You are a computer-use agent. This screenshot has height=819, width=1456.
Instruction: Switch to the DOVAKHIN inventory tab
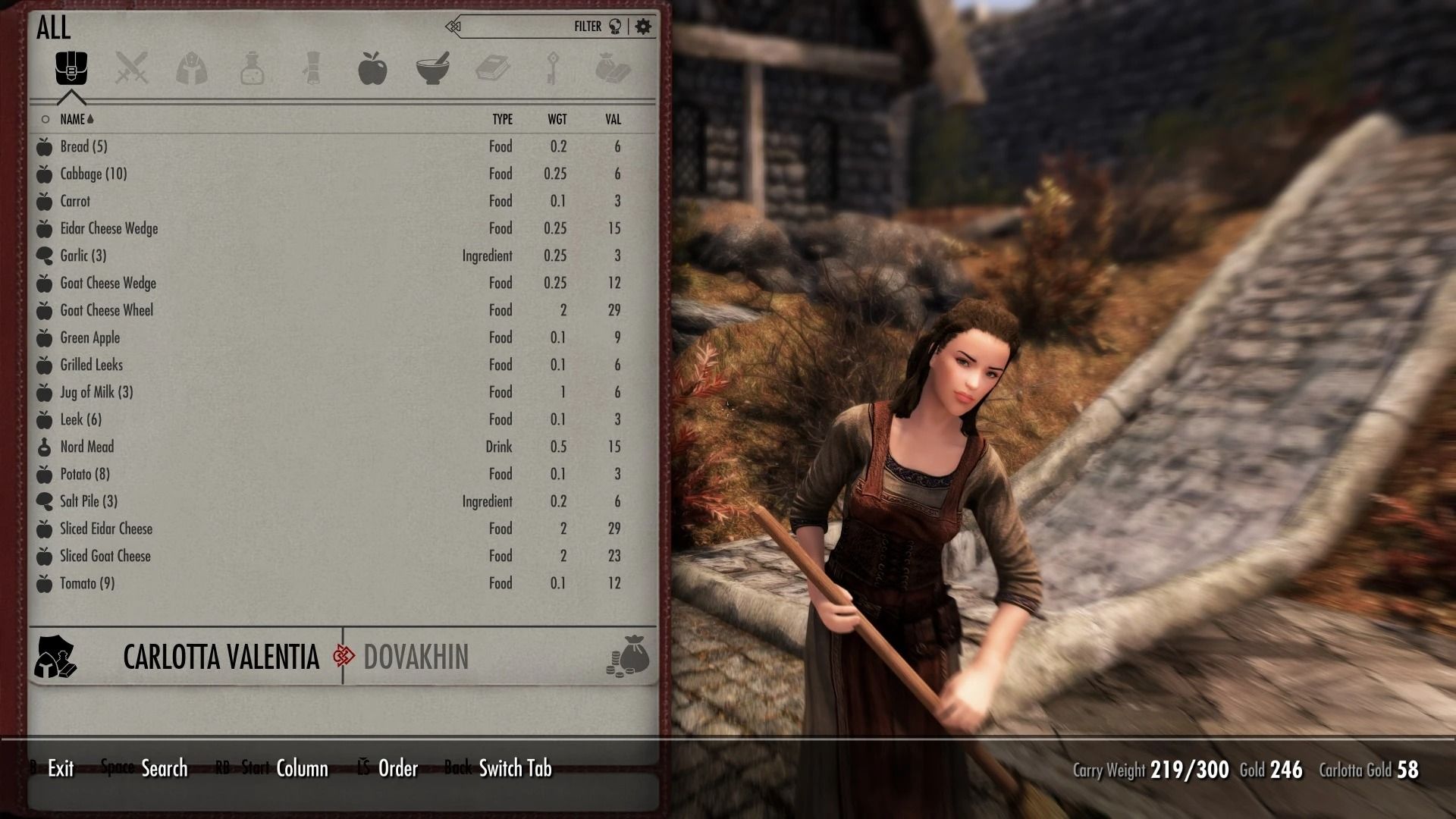[416, 657]
